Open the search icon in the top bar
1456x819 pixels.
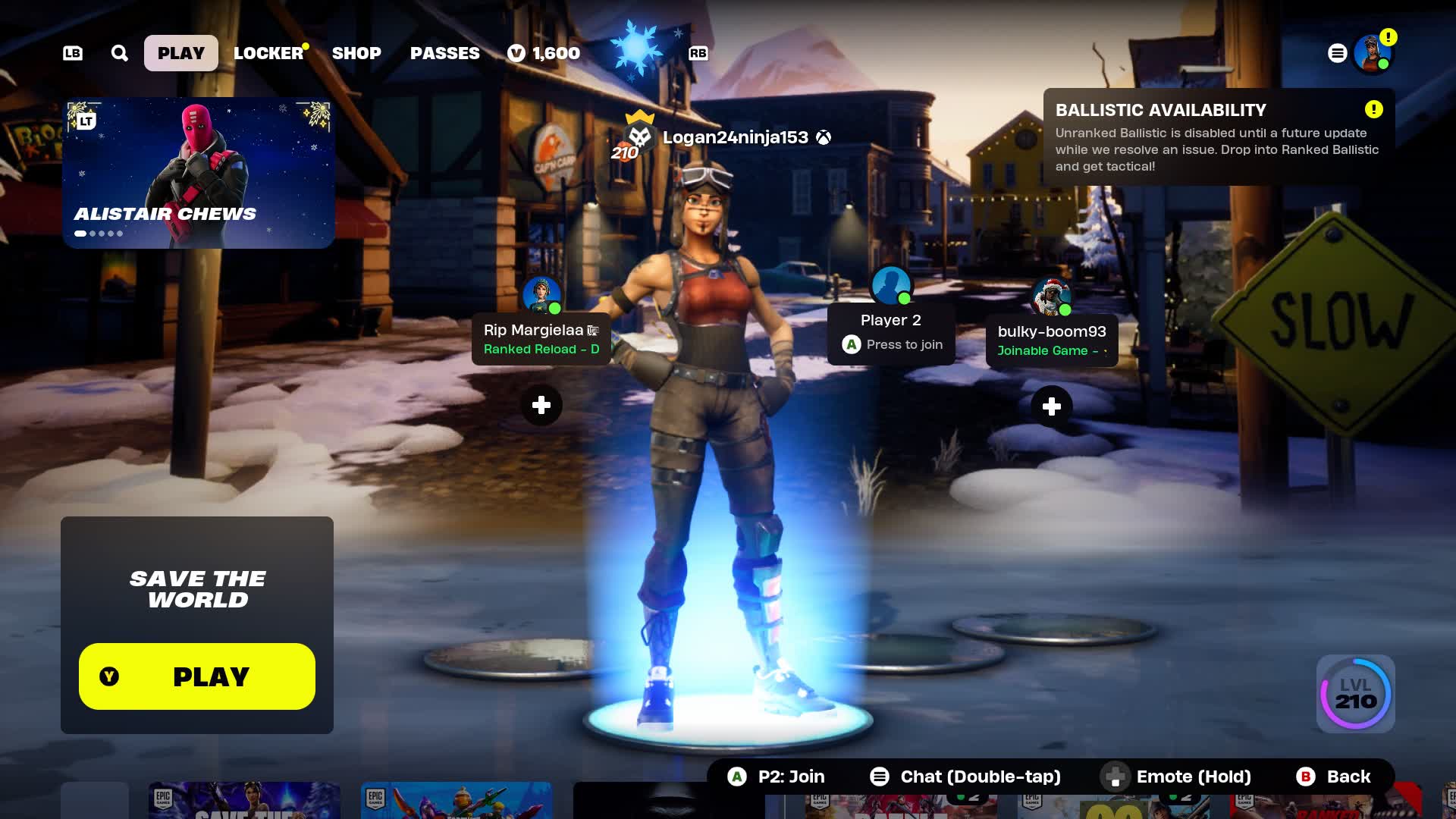(x=118, y=52)
